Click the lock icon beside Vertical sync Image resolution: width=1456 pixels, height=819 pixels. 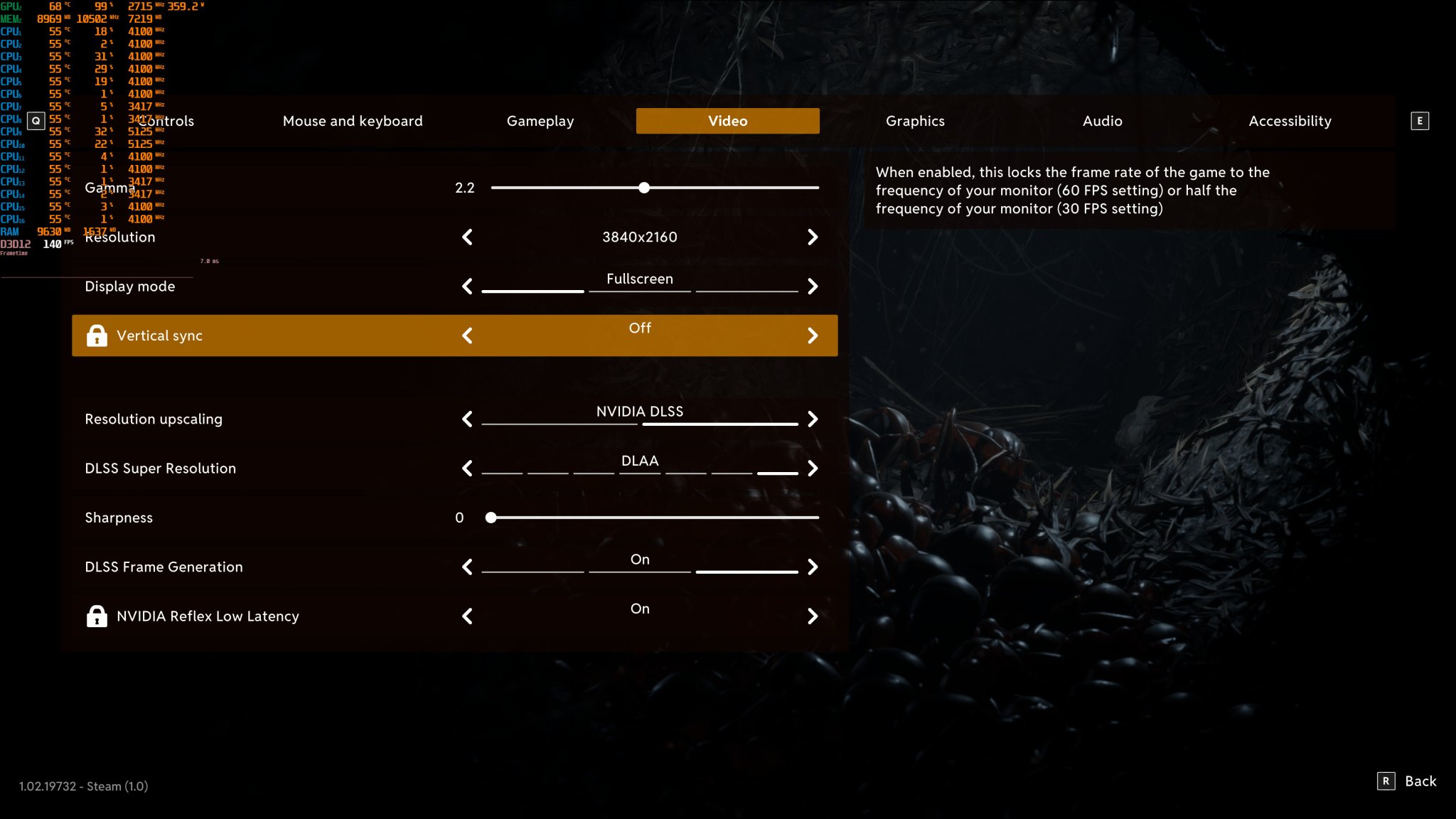pyautogui.click(x=97, y=335)
